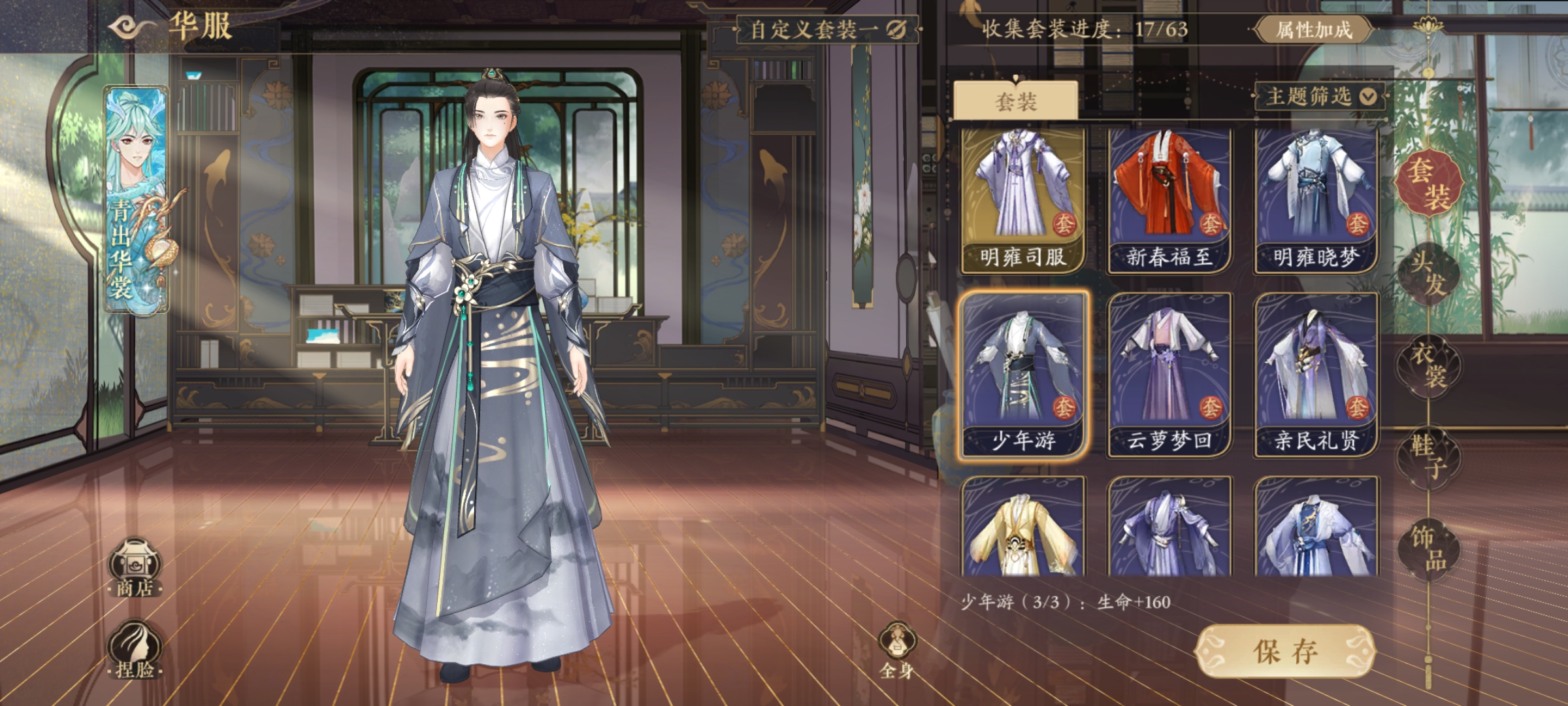The image size is (1568, 706).
Task: Choose the 明雍司服 outfit set
Action: pos(1022,199)
